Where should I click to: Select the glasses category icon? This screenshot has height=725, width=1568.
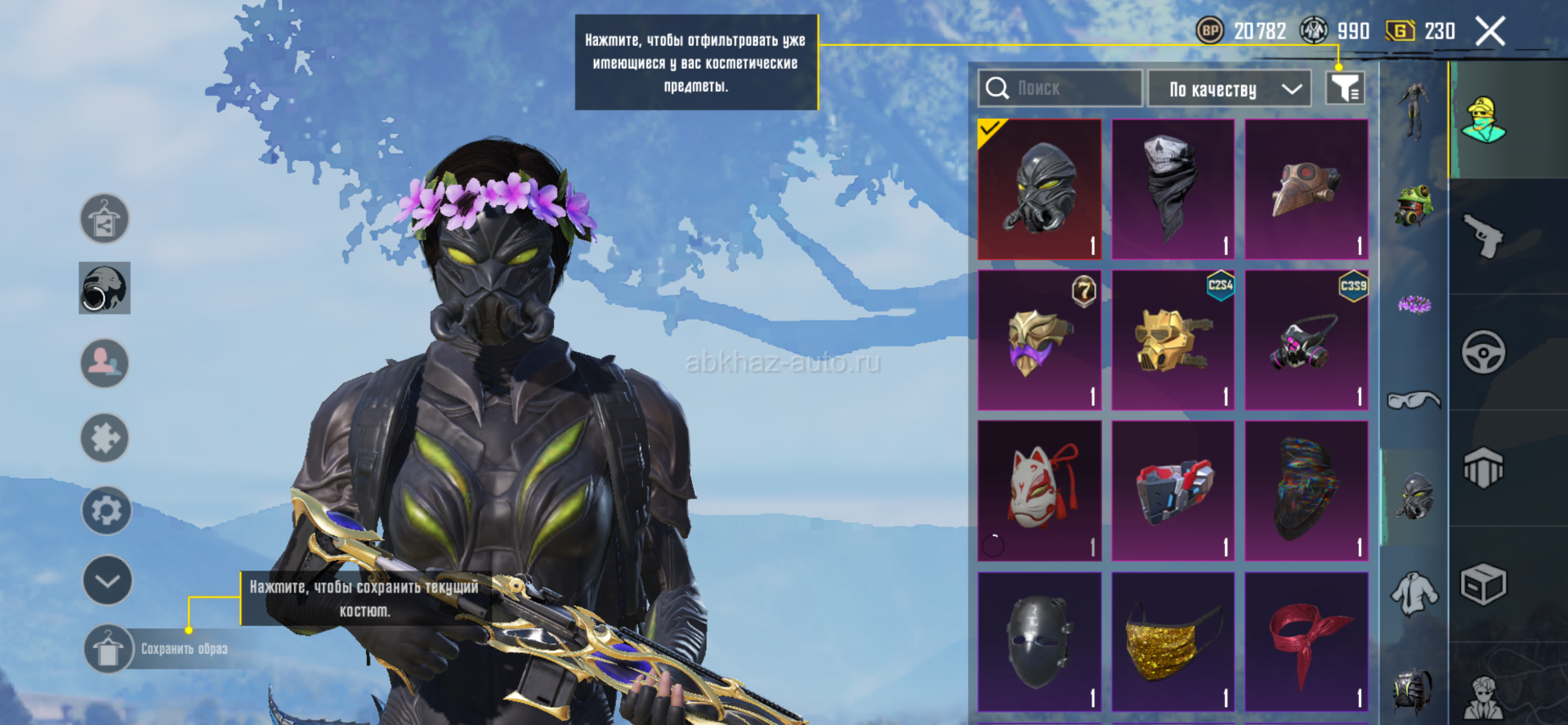(1414, 400)
